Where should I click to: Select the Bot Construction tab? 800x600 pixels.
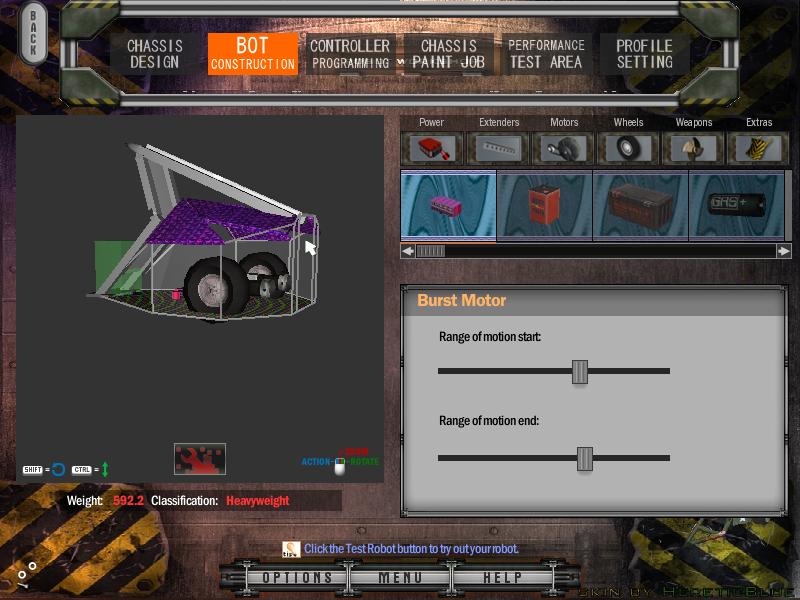(252, 54)
